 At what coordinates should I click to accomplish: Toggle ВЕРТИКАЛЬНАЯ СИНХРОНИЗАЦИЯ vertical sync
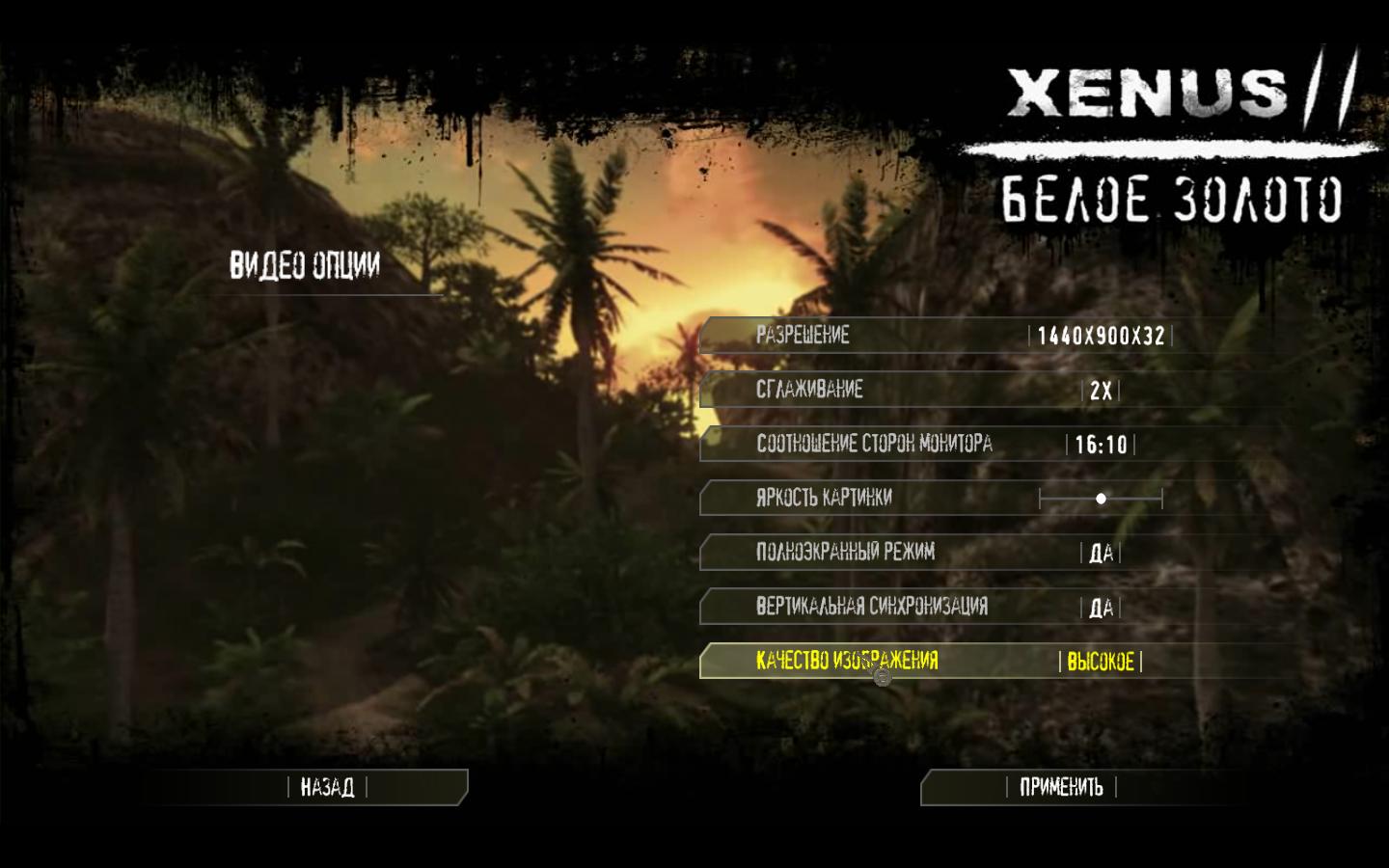1101,608
